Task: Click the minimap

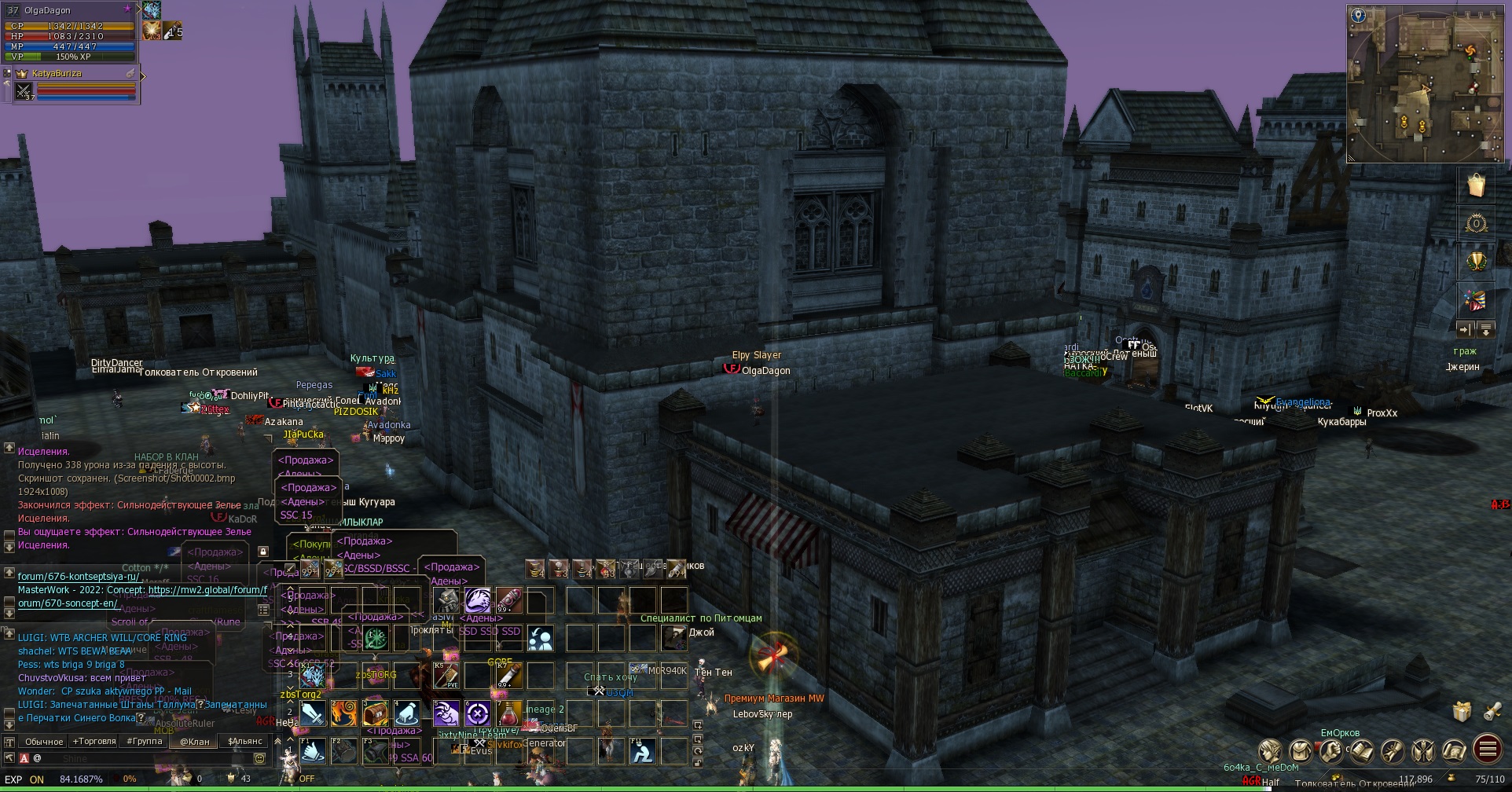Action: coord(1425,85)
